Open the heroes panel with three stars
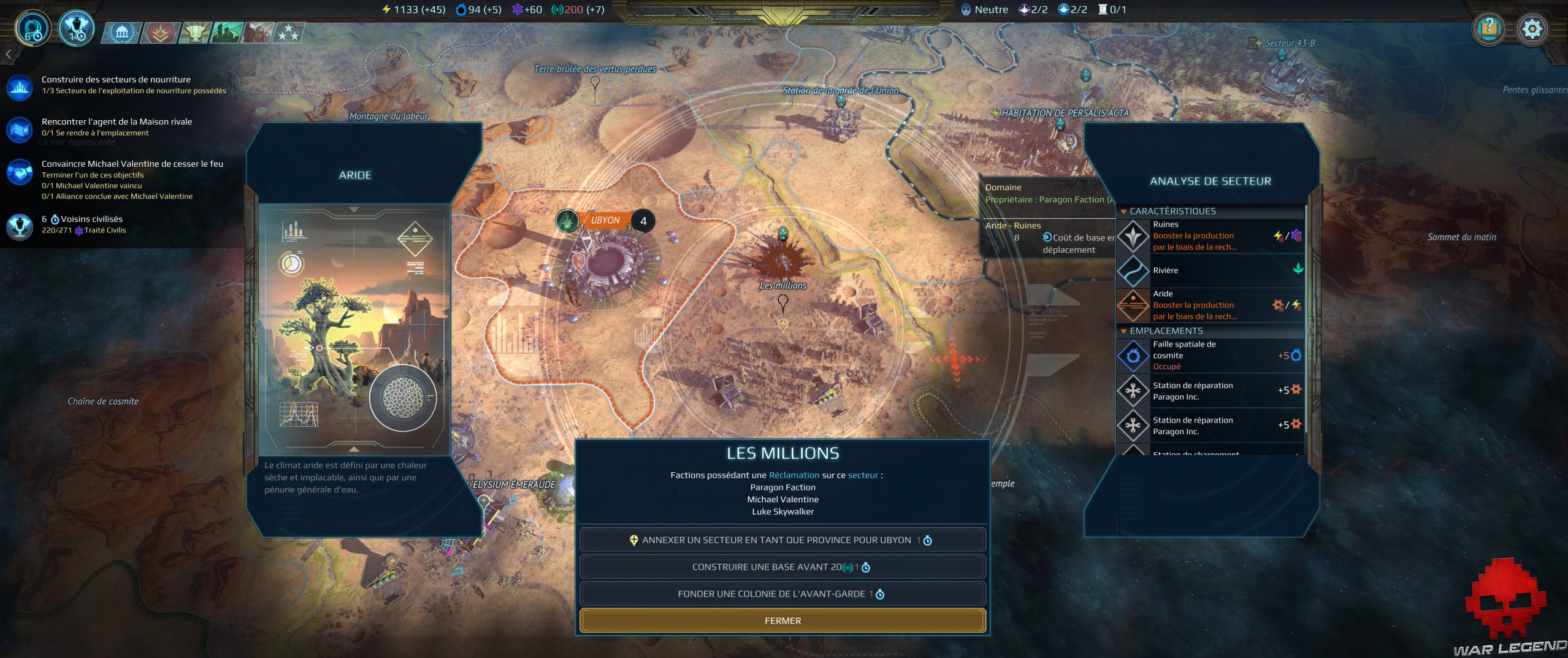The height and width of the screenshot is (658, 1568). tap(289, 34)
